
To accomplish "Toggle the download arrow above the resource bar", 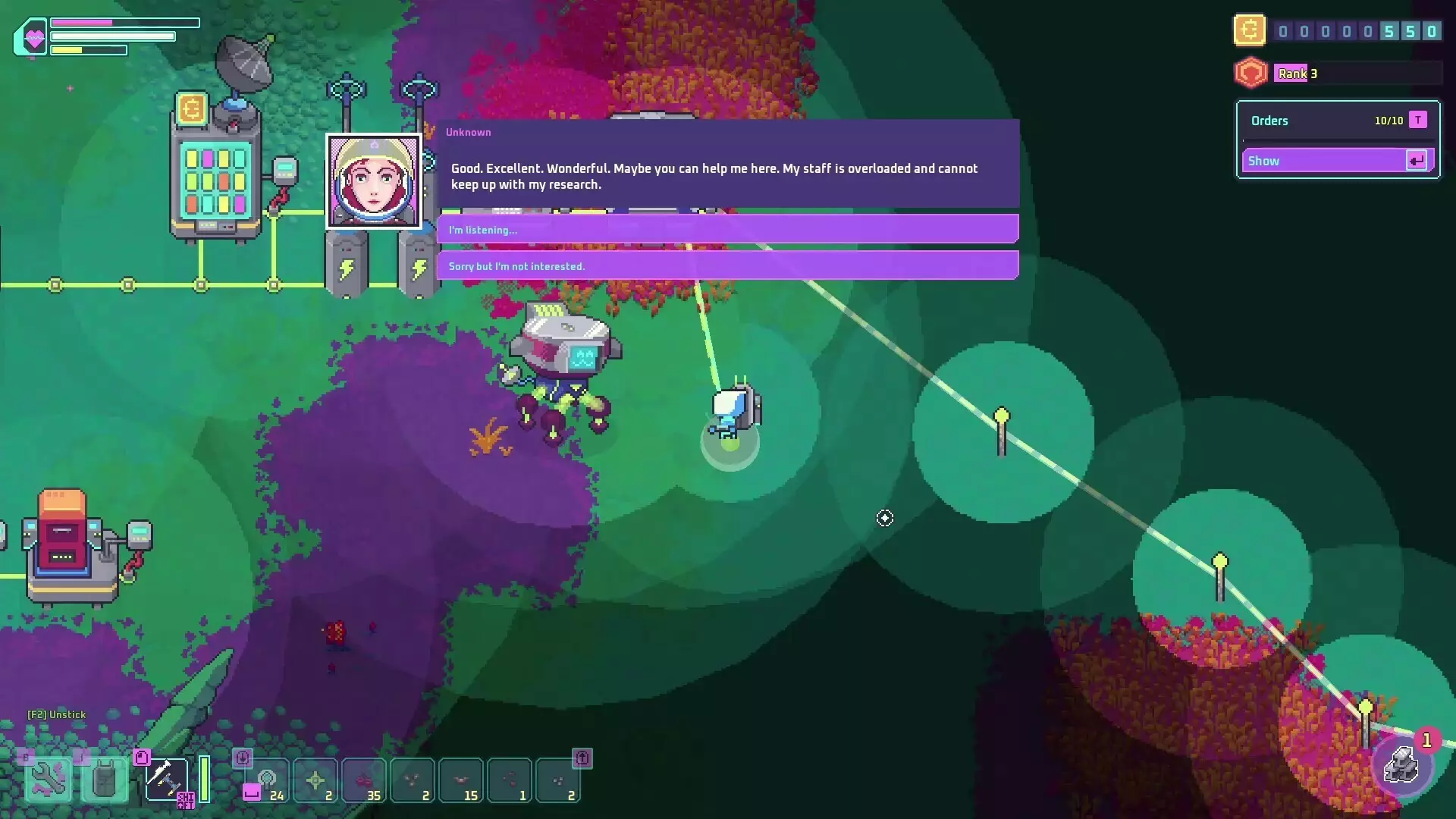I will tap(243, 759).
